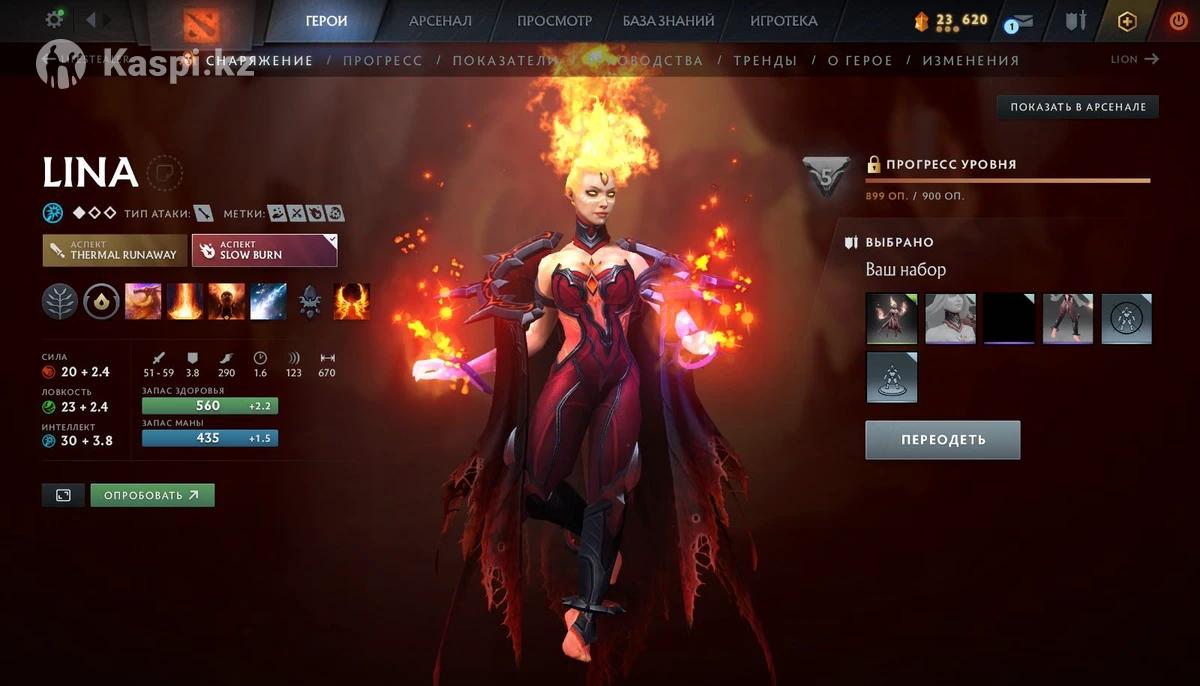The width and height of the screenshot is (1200, 686).
Task: Open the Тренды hero subtab
Action: coord(765,60)
